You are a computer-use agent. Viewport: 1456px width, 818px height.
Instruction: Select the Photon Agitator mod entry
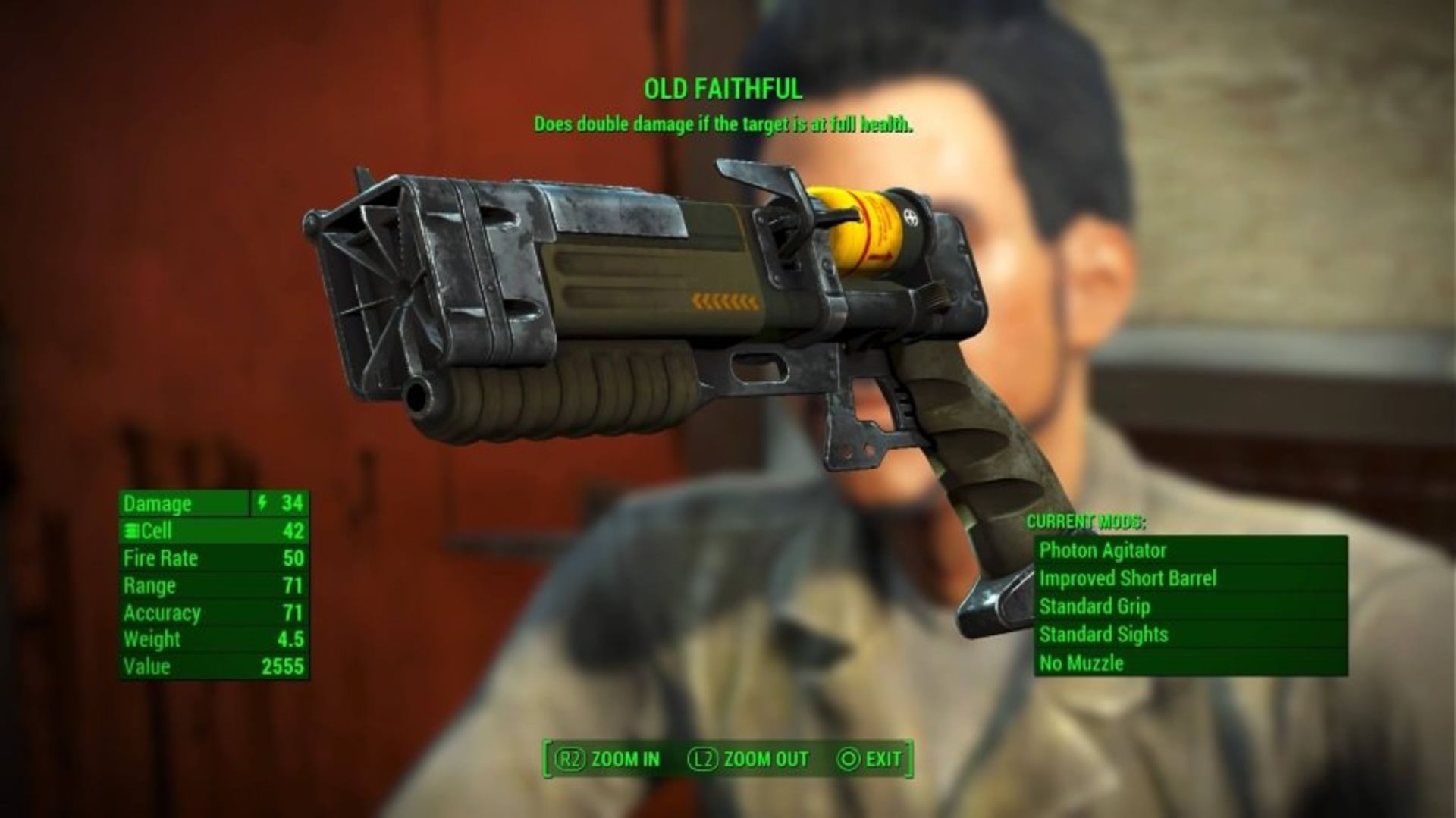pos(1189,550)
